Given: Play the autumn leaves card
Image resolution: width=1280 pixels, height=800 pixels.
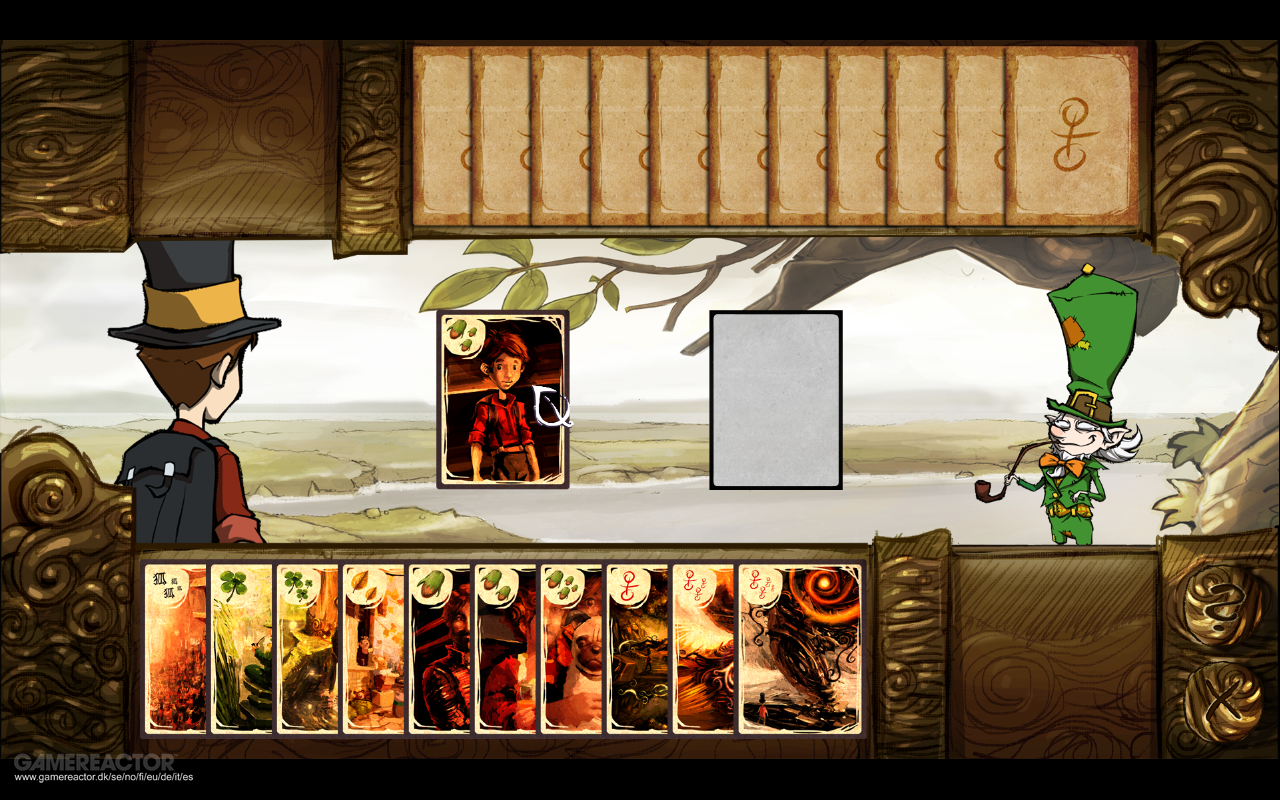Looking at the screenshot, I should 373,650.
